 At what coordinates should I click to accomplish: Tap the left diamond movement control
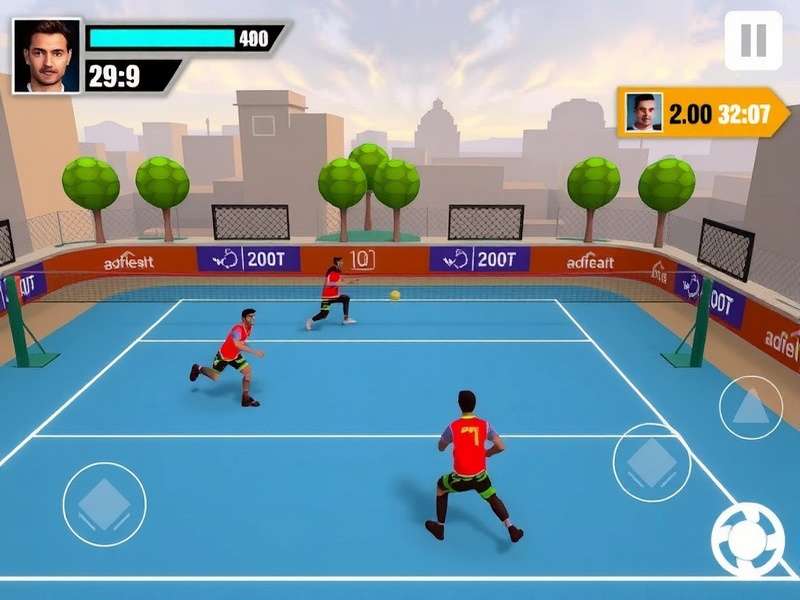[x=105, y=503]
